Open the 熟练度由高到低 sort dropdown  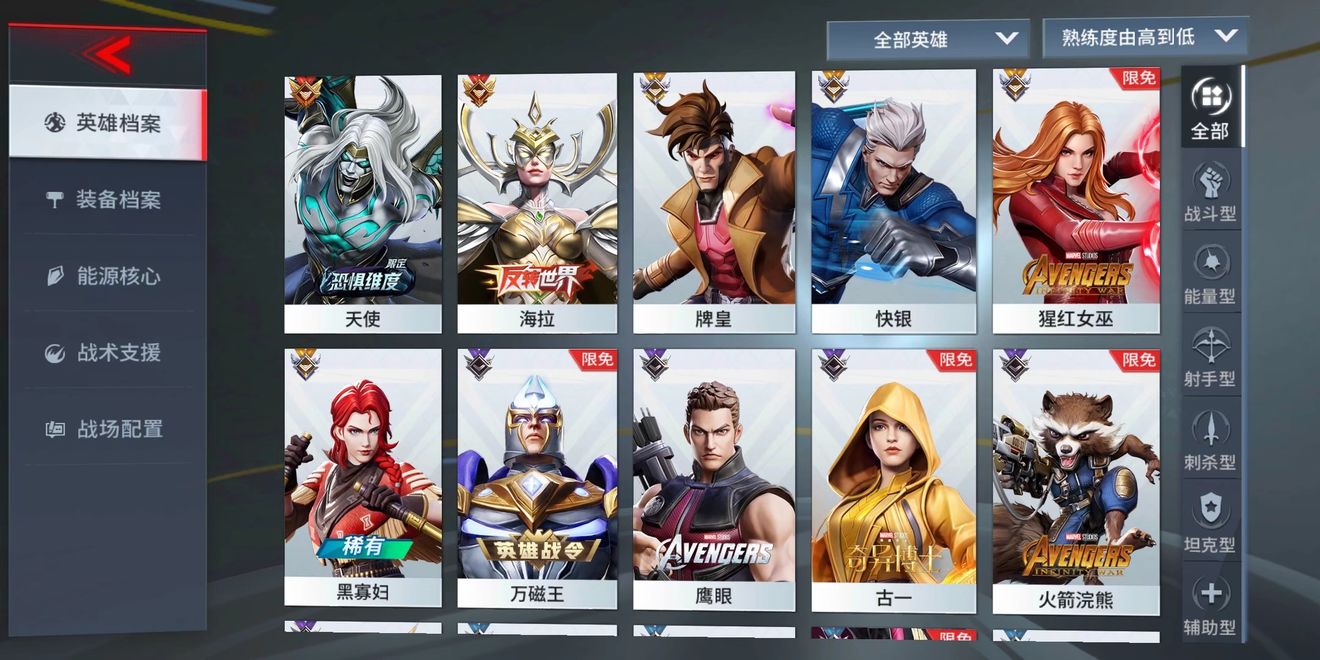pyautogui.click(x=1145, y=37)
